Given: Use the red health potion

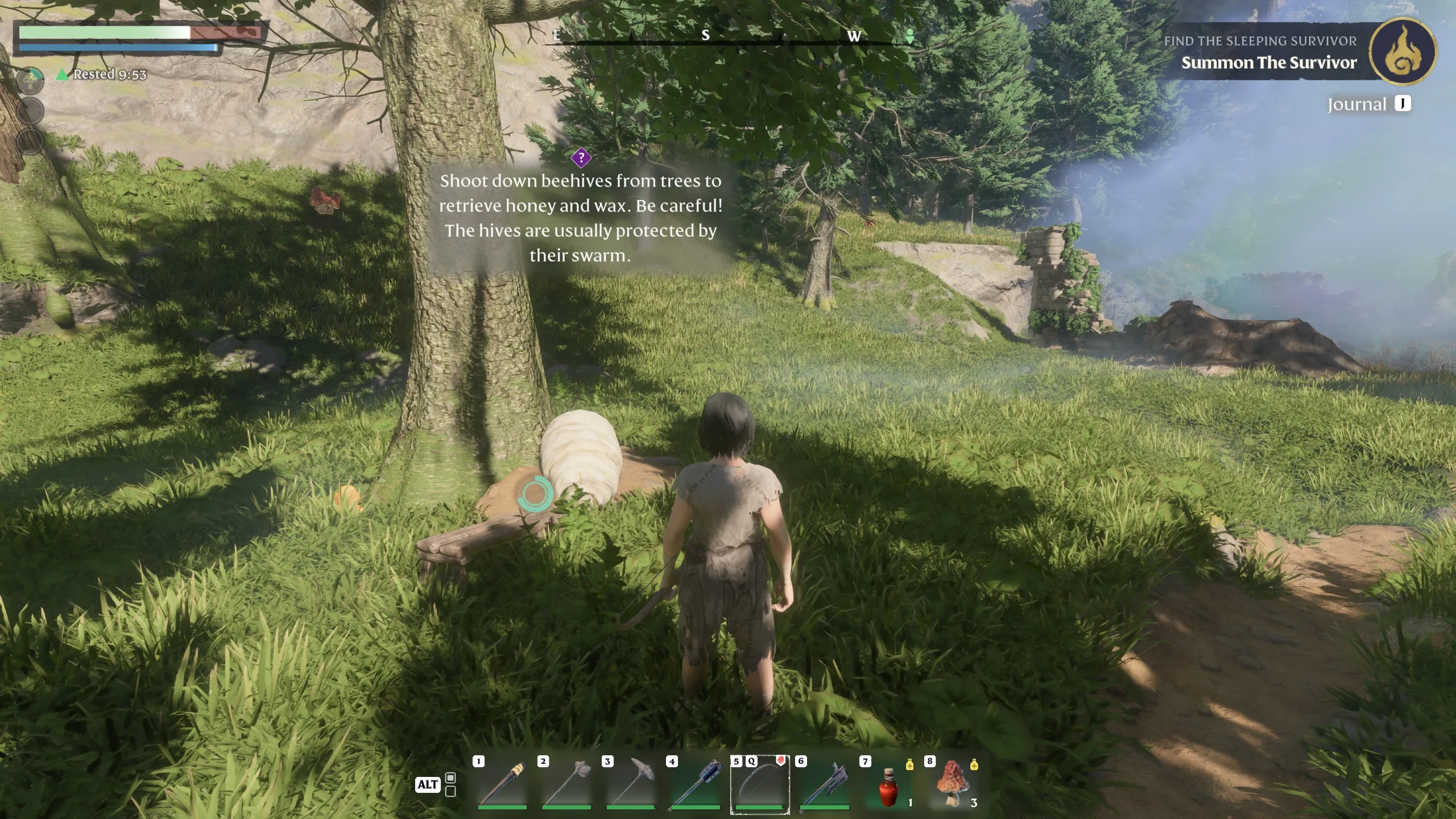Looking at the screenshot, I should click(888, 786).
